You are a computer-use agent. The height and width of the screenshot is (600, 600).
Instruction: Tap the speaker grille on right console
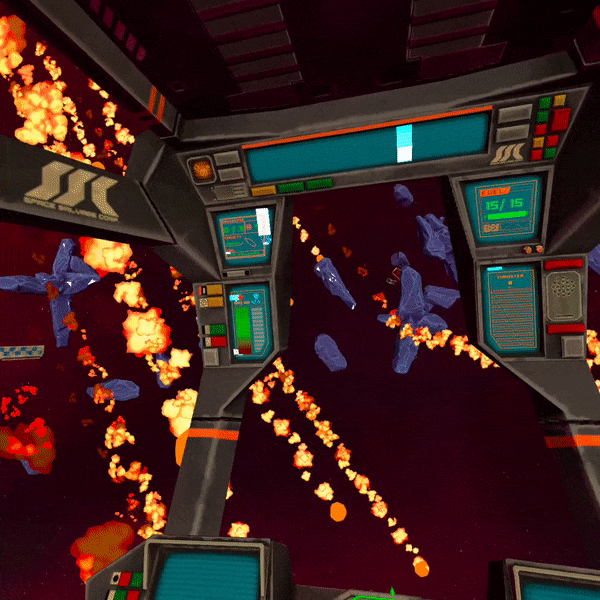click(564, 295)
